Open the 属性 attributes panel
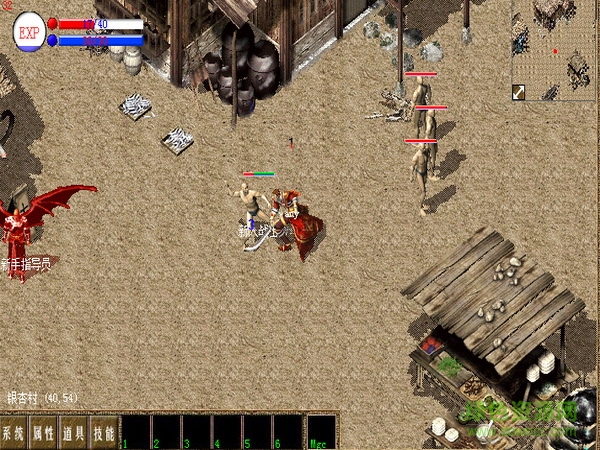Screen dimensions: 600x450 (x=44, y=433)
